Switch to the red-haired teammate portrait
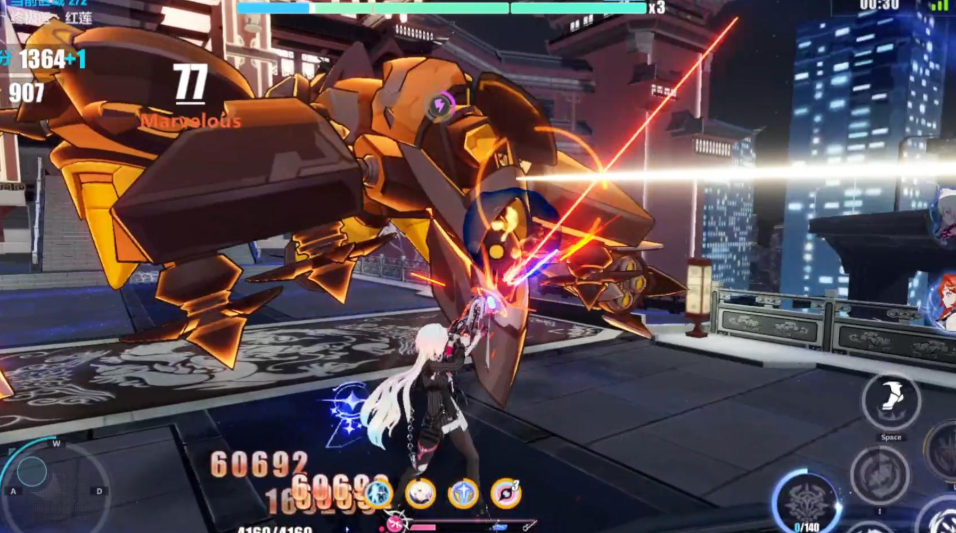This screenshot has height=533, width=956. tap(941, 301)
